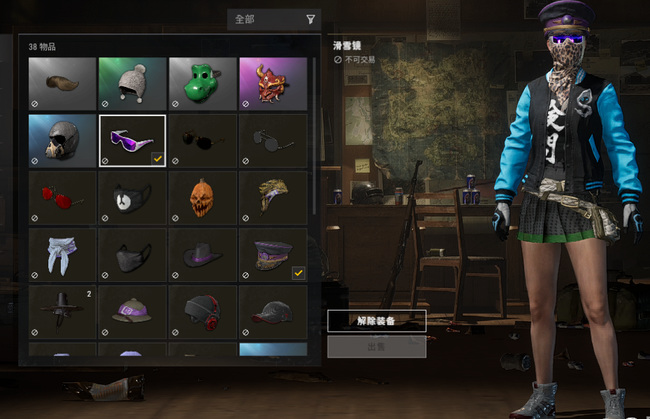
Task: Click the grayed-out 出售 sell button
Action: [x=376, y=347]
